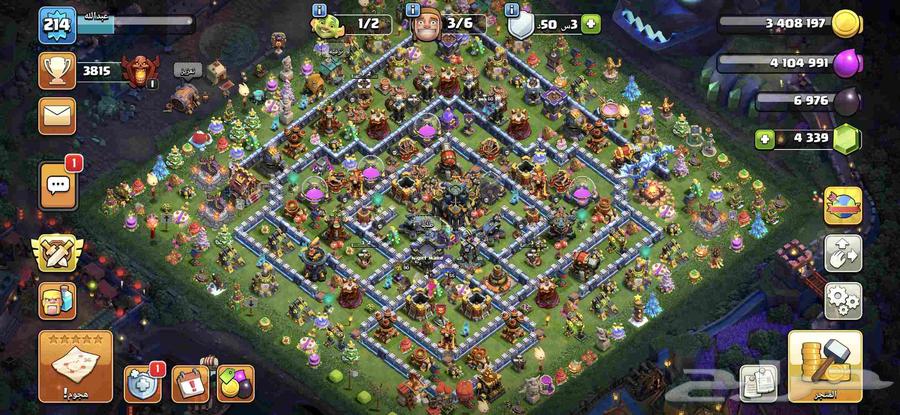Open the Settings gears button

[843, 299]
